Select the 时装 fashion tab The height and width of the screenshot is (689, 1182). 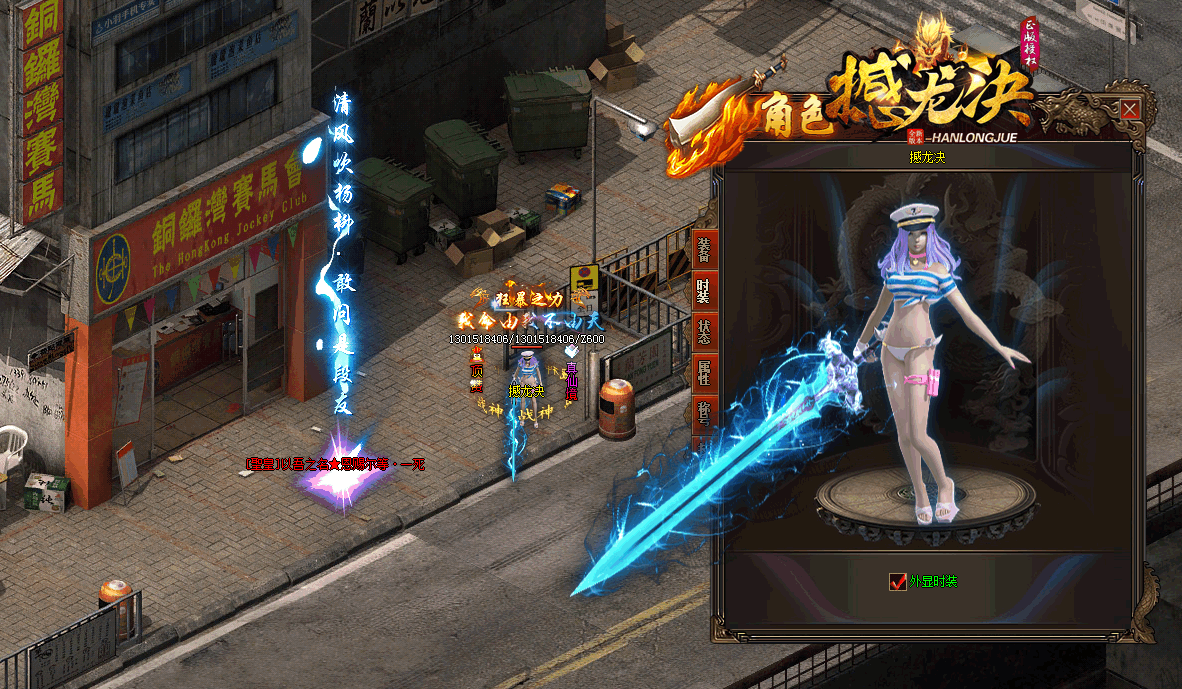point(703,291)
